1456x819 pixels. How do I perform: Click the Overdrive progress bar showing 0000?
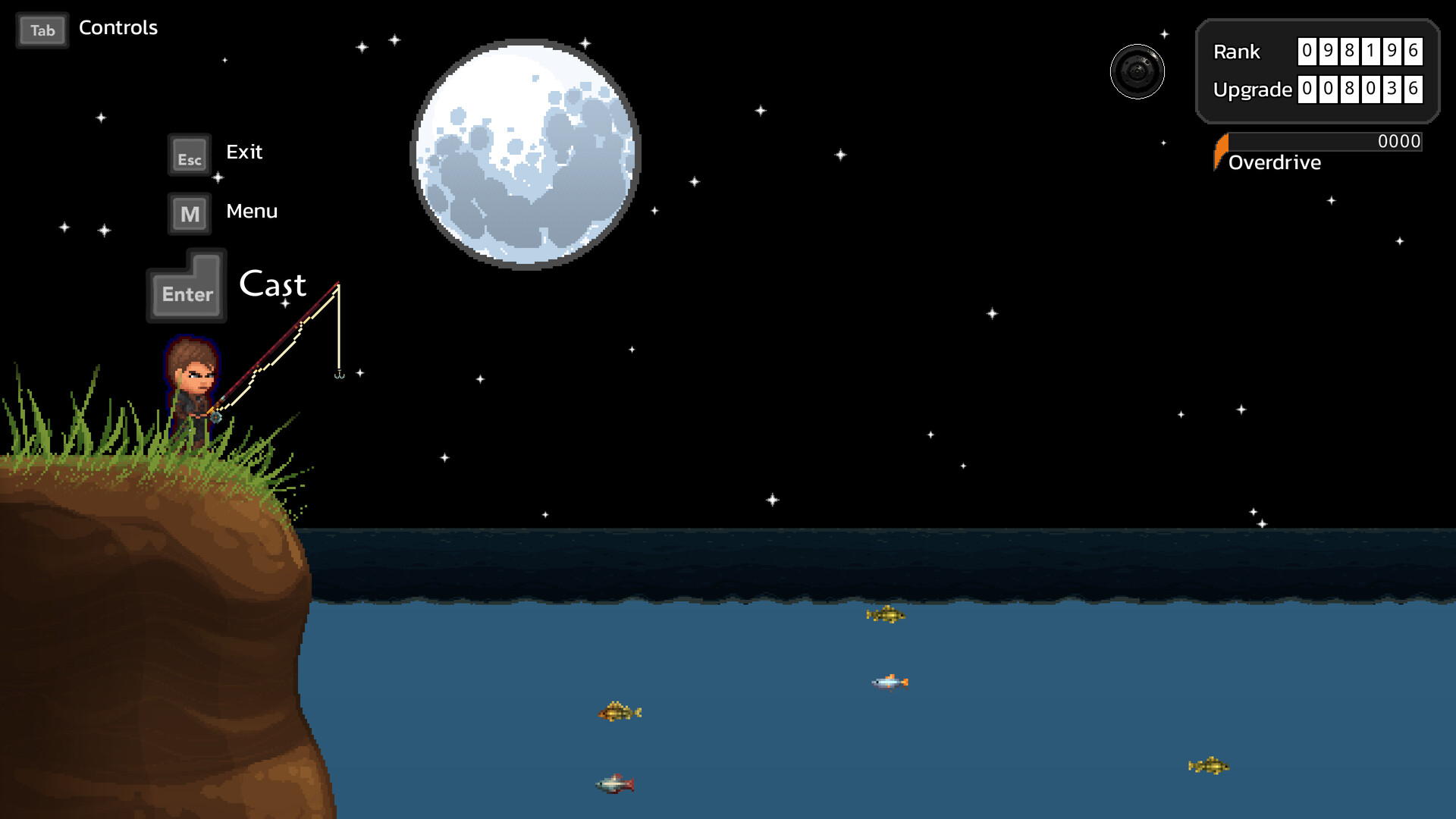pos(1323,142)
